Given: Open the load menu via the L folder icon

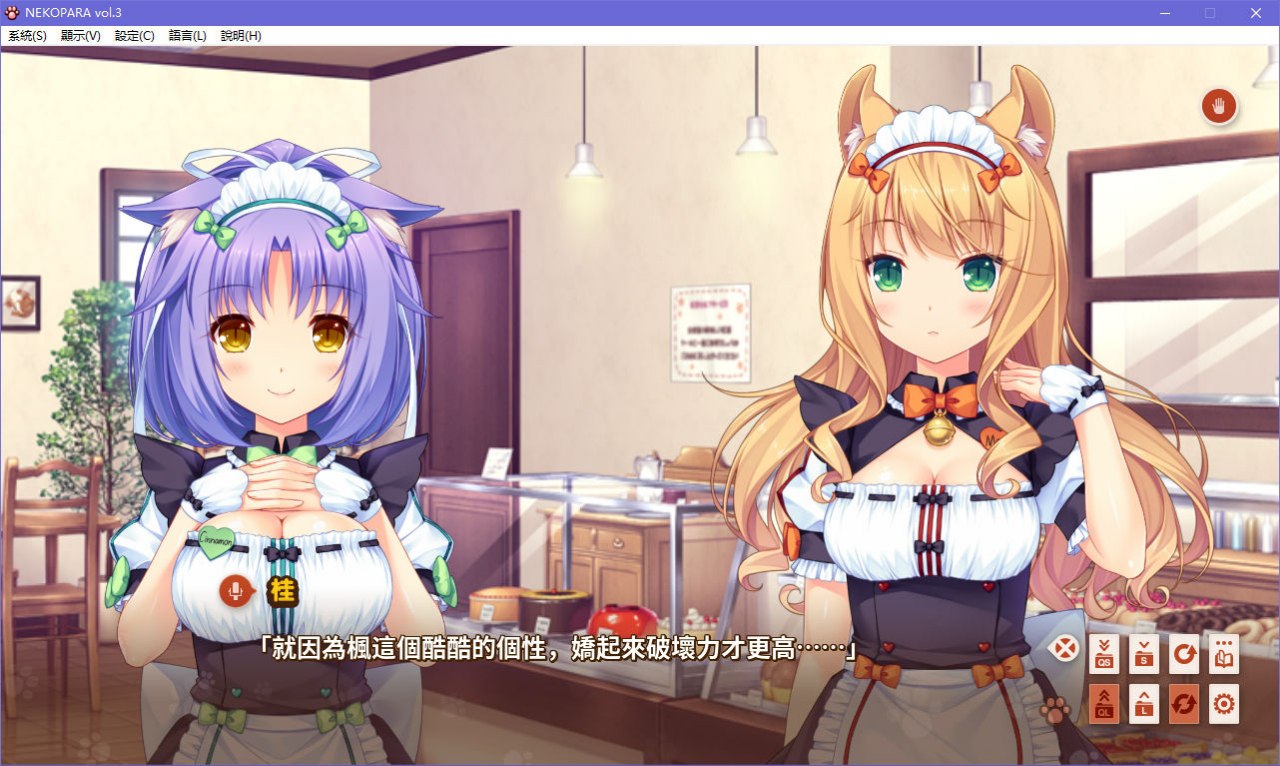Looking at the screenshot, I should (x=1143, y=704).
